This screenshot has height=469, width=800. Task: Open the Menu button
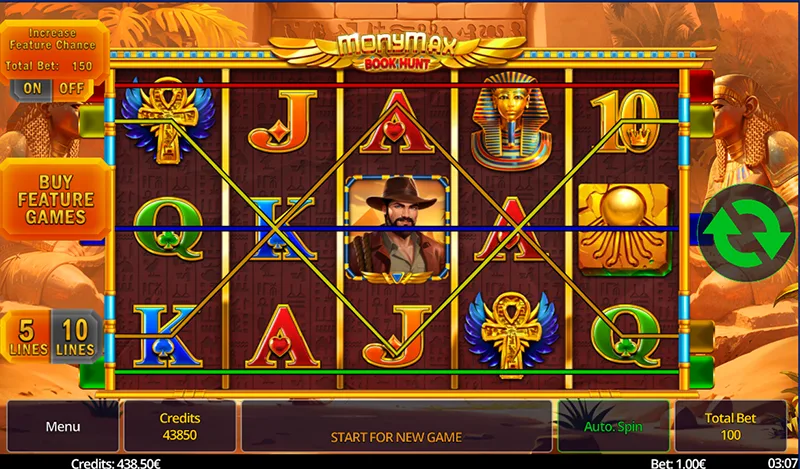pyautogui.click(x=62, y=427)
